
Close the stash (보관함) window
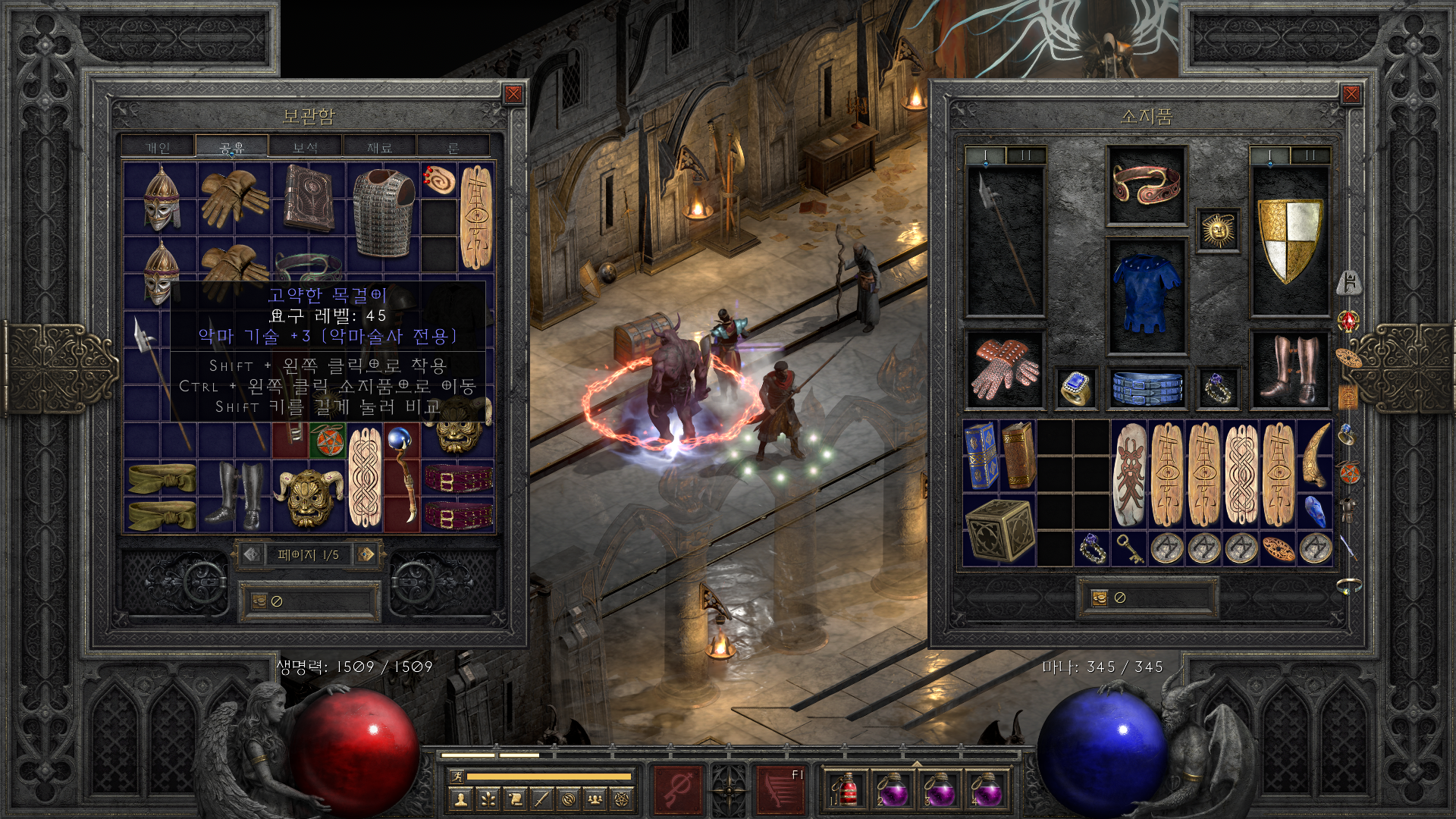(513, 94)
